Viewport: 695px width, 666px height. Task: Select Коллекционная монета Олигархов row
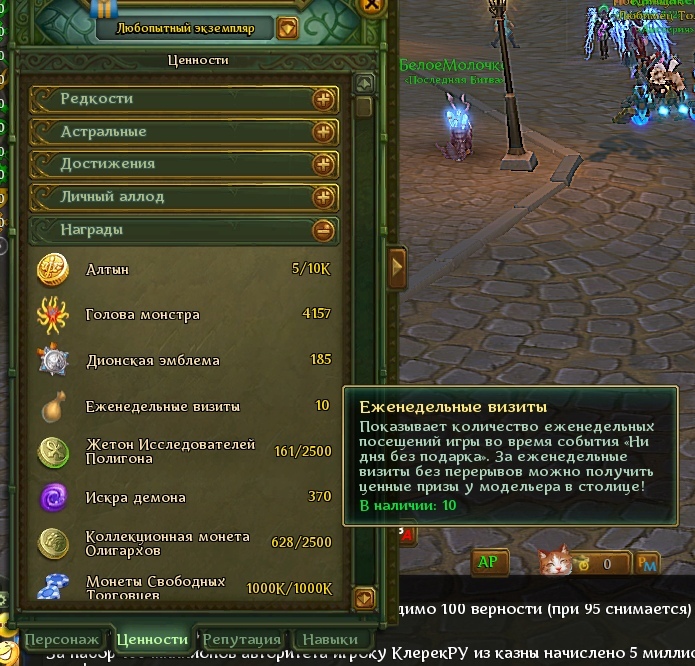point(185,543)
